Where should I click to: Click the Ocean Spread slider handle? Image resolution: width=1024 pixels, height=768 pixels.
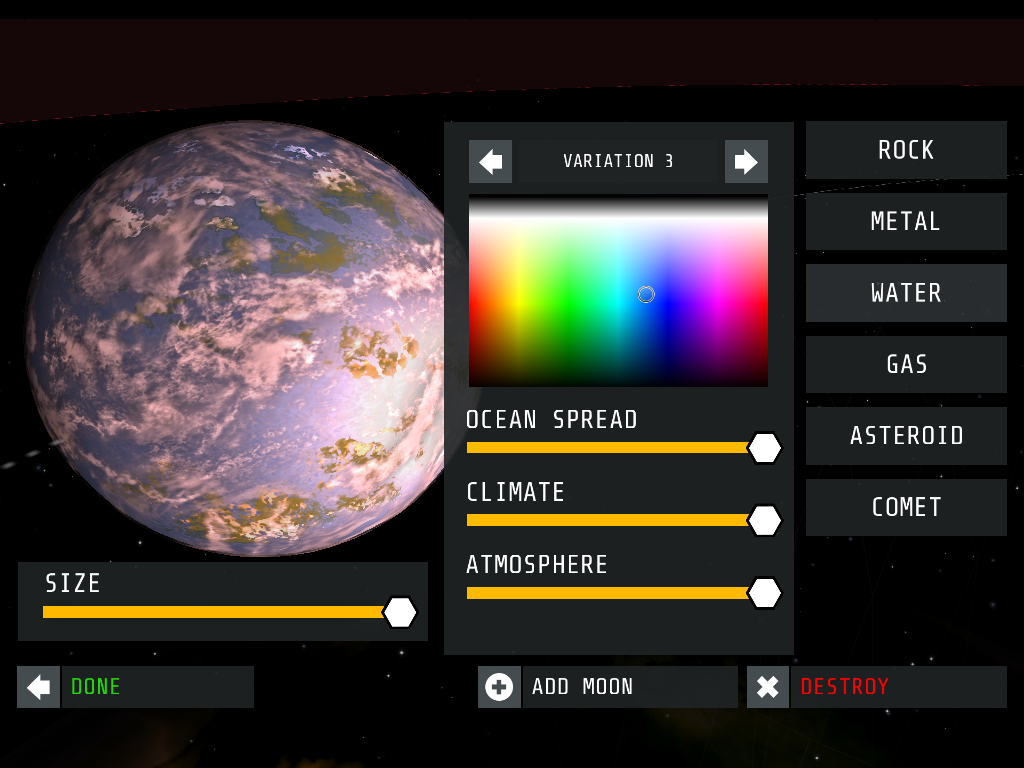click(x=765, y=448)
